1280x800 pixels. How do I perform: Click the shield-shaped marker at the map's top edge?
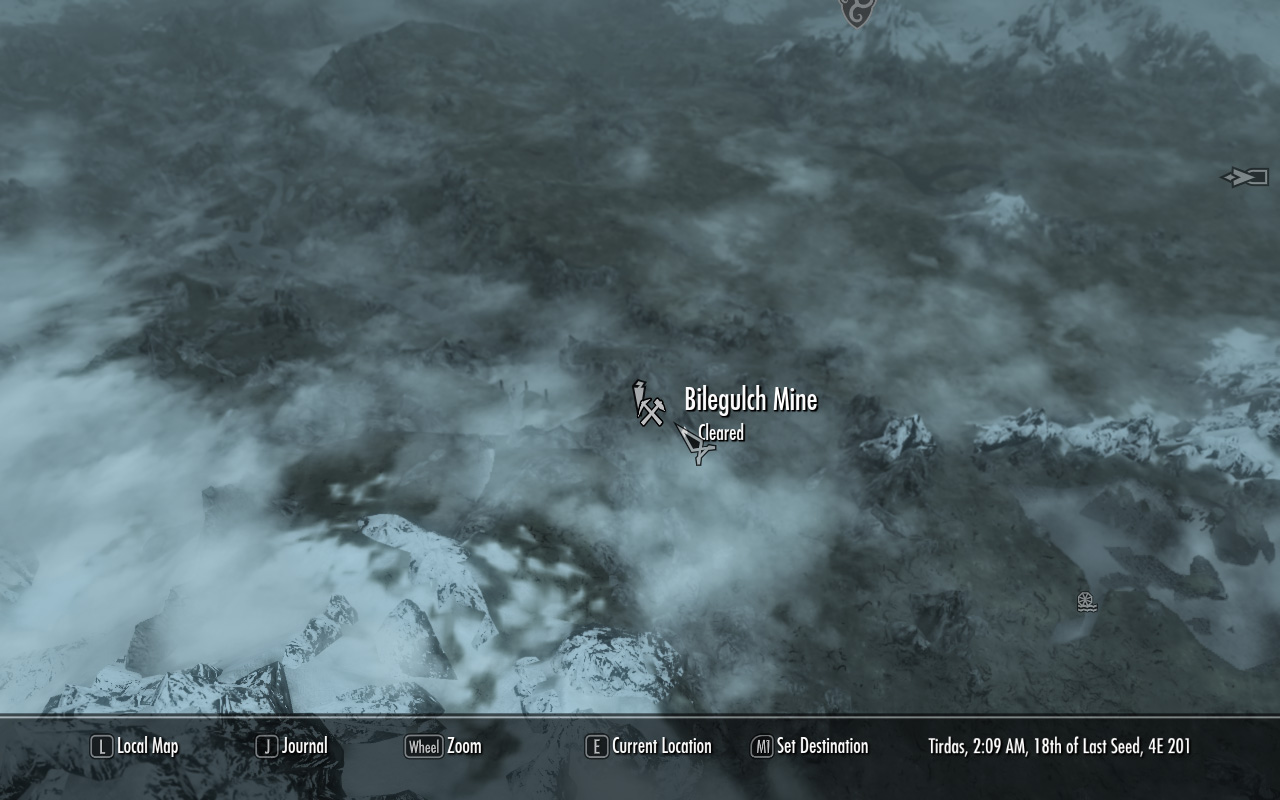(x=856, y=12)
